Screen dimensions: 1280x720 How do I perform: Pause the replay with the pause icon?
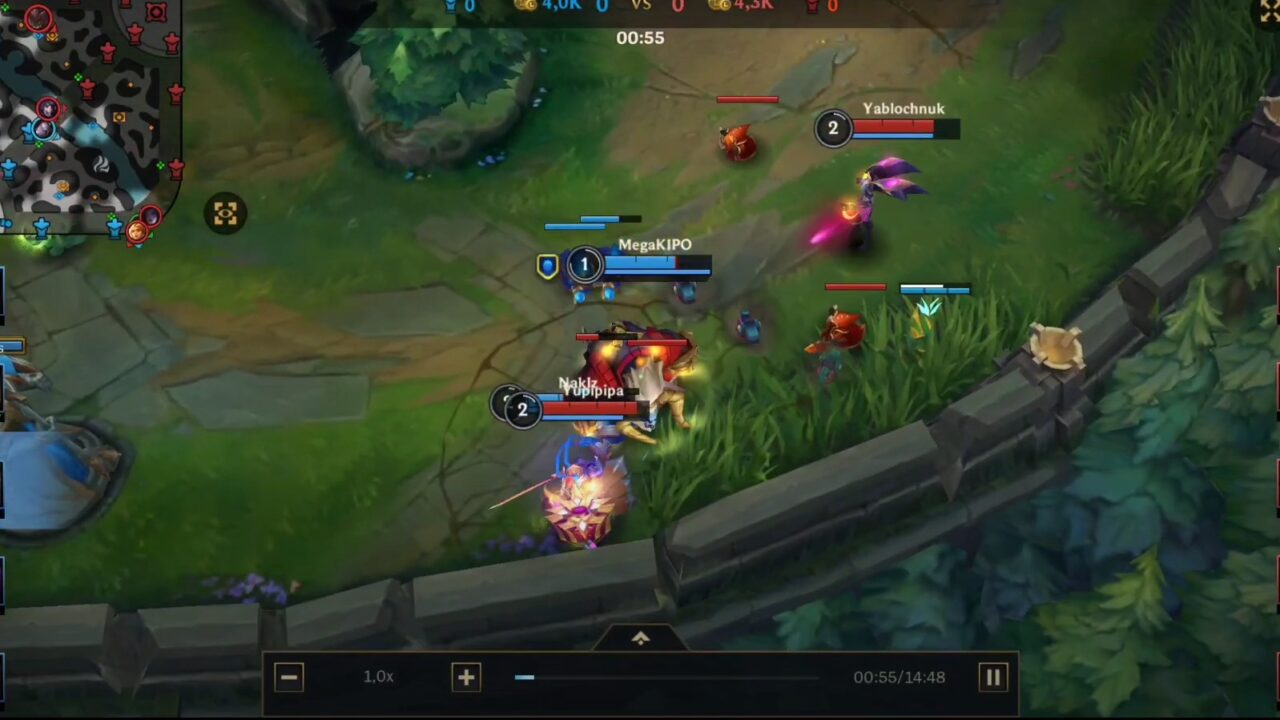(x=993, y=677)
